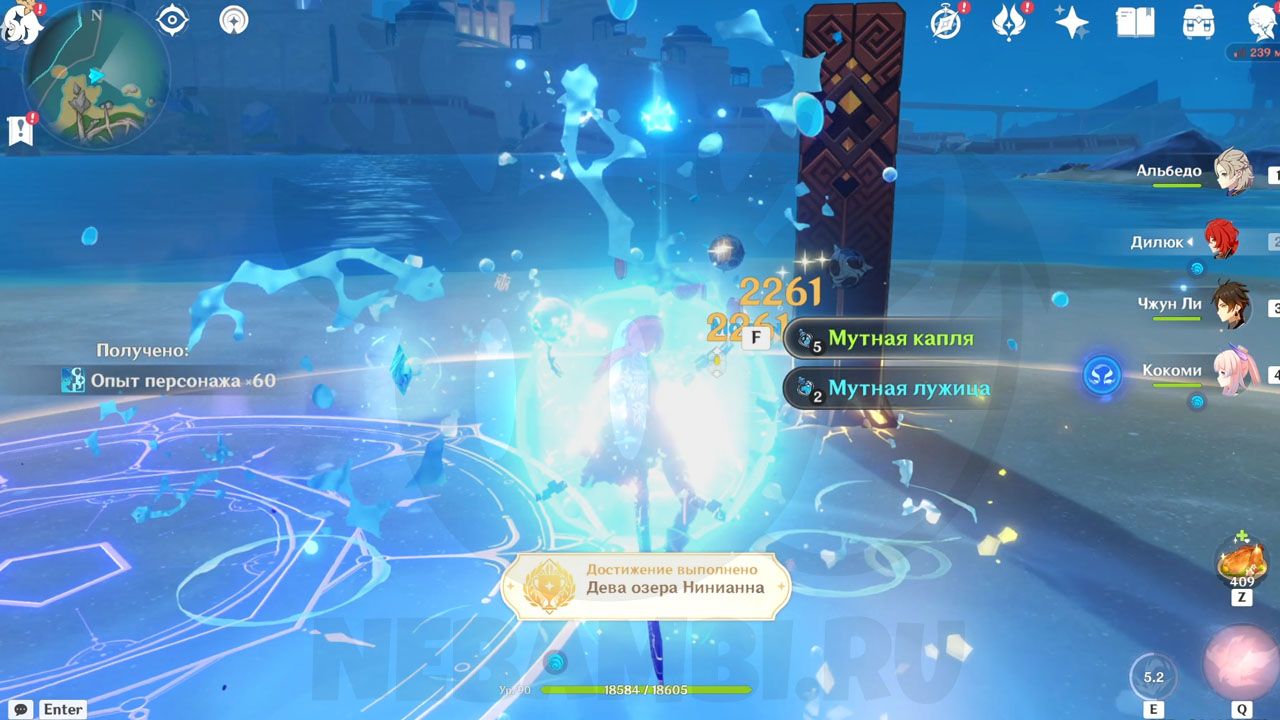
Task: Open the battle pass icon
Action: [x=1009, y=22]
